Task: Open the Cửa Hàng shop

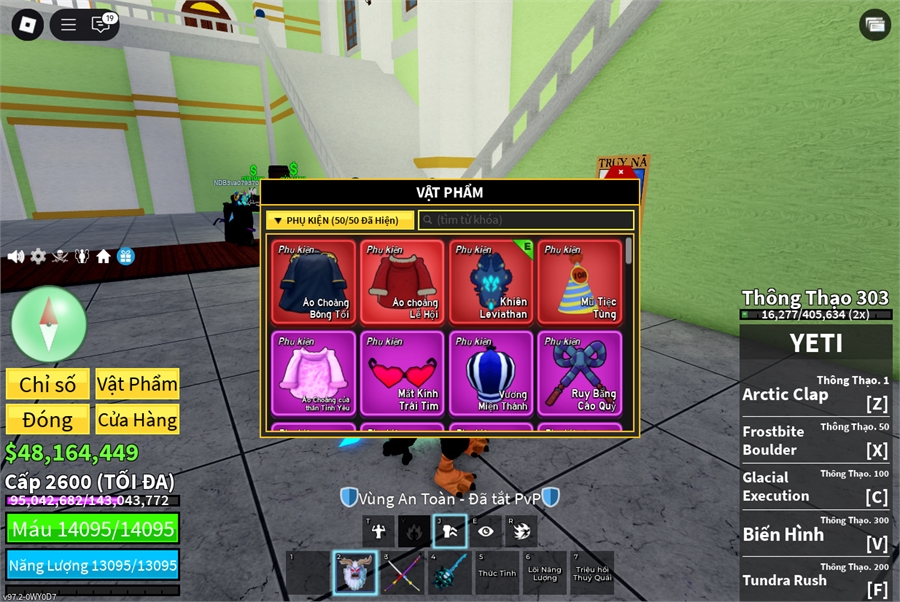Action: pyautogui.click(x=137, y=420)
